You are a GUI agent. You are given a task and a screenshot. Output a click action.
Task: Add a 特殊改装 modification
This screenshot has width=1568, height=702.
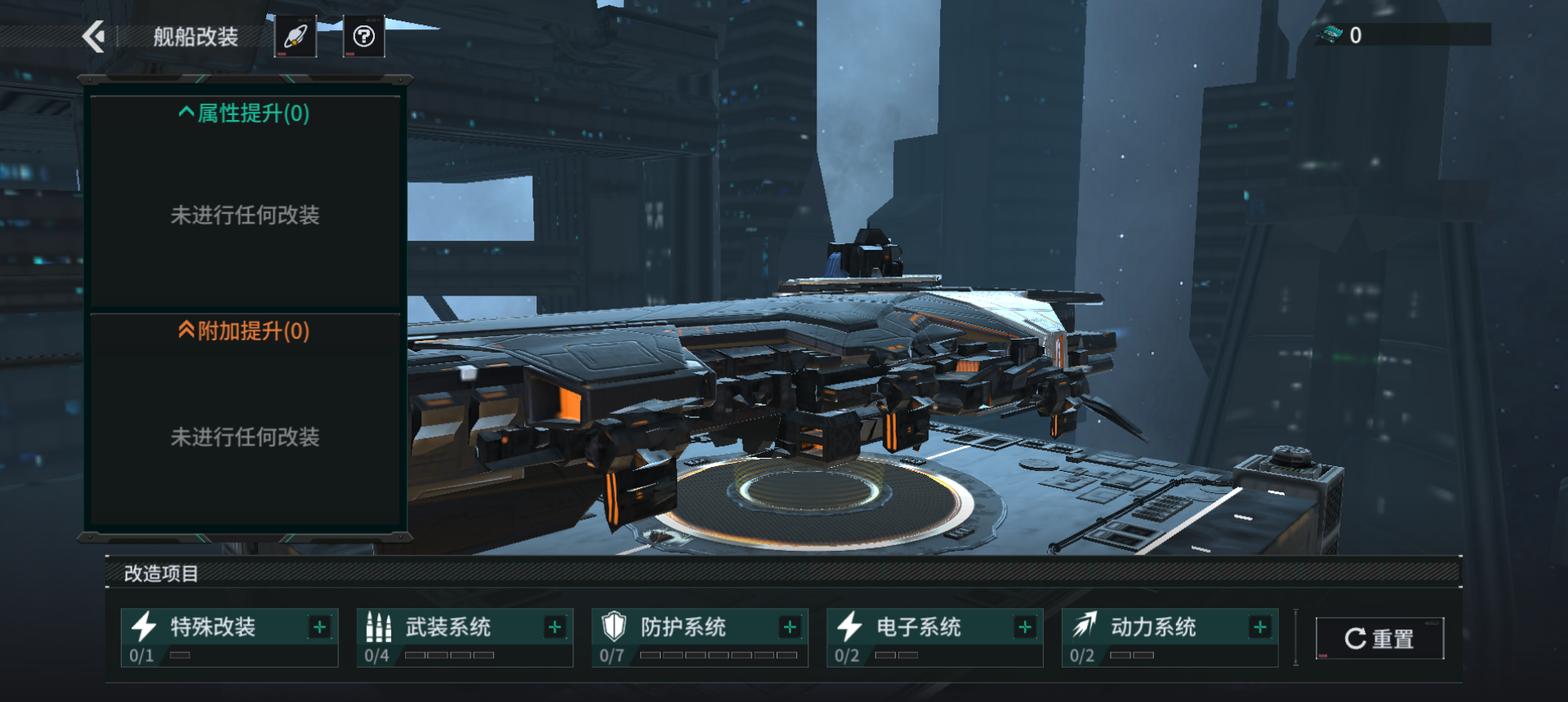(x=319, y=627)
